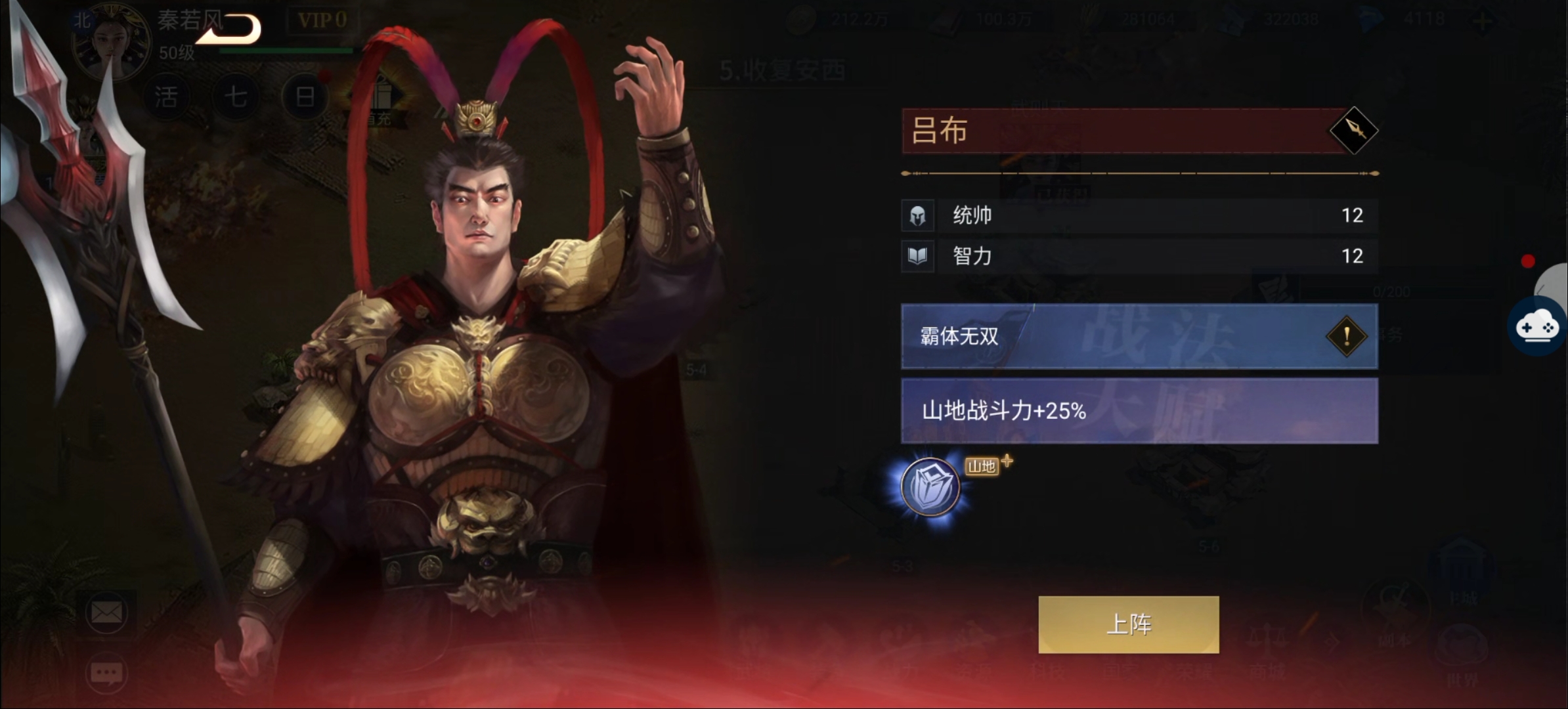Open the 霸体无双 skill info icon
Screen dimensions: 1568x709
[x=1346, y=336]
